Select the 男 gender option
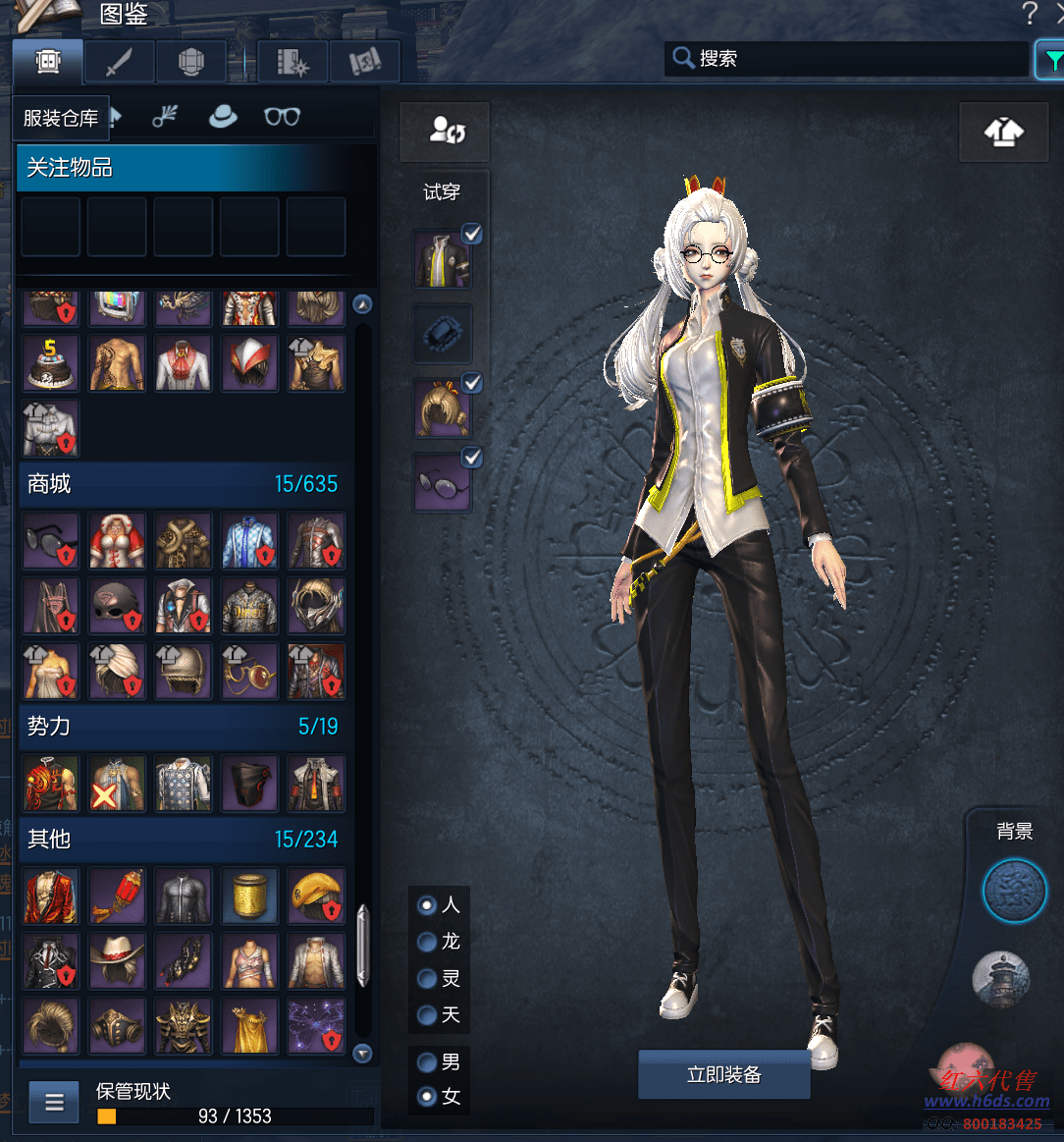The image size is (1064, 1142). pos(427,1061)
